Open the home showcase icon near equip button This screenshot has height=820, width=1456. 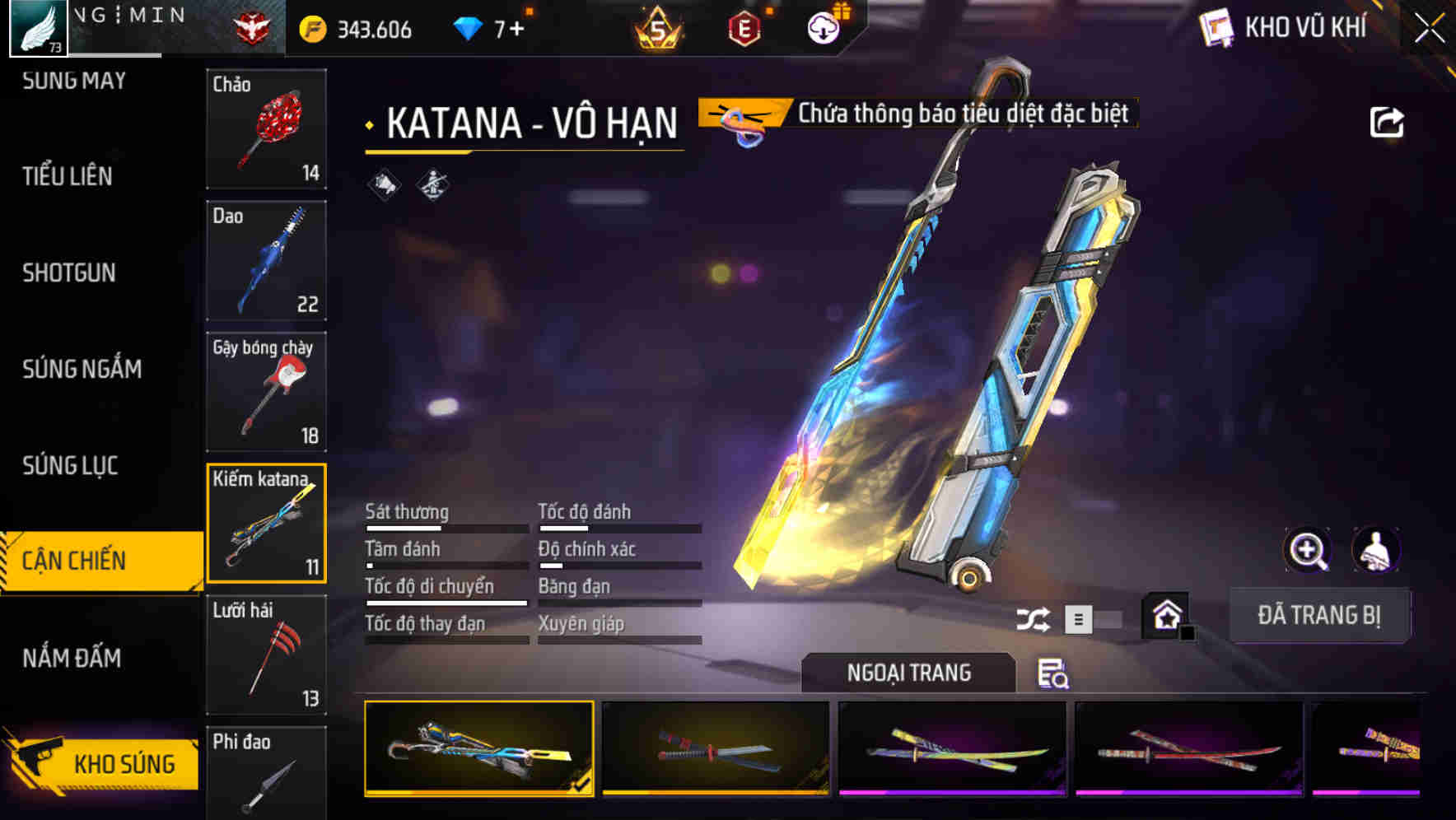pyautogui.click(x=1166, y=615)
